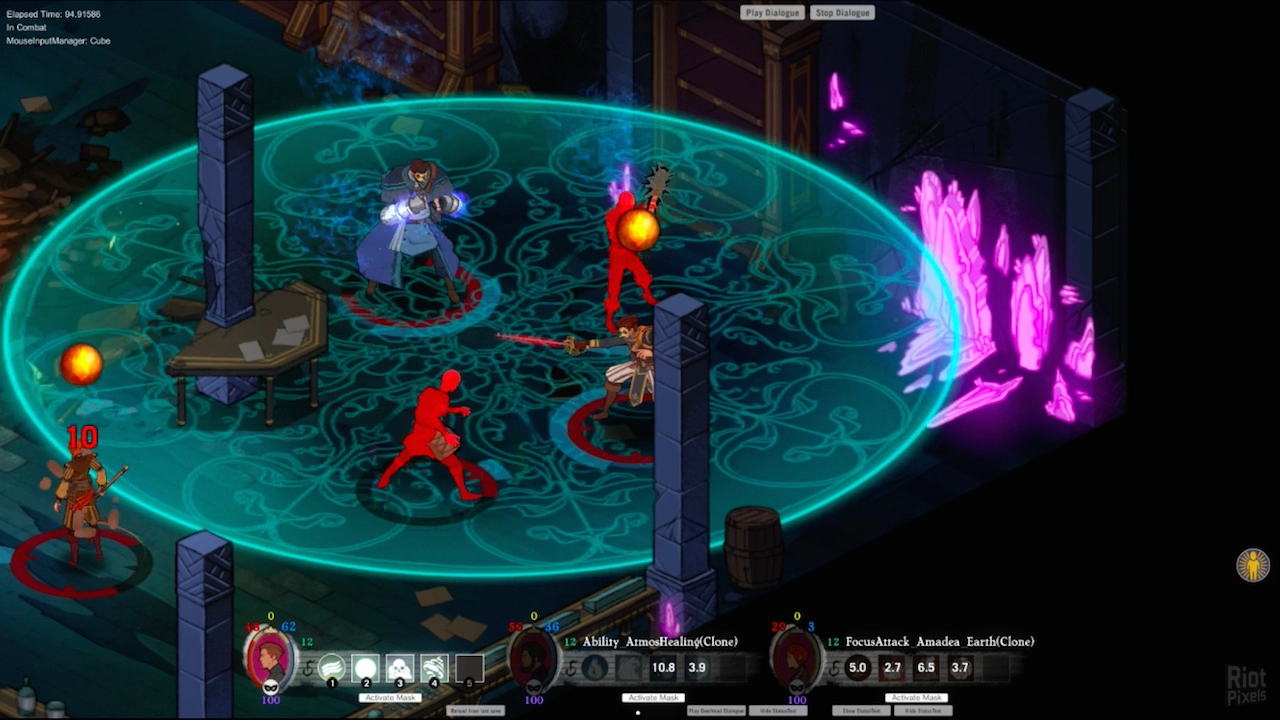Screen dimensions: 1280x720
Task: Activate Mask for the bearded character
Action: [x=653, y=697]
